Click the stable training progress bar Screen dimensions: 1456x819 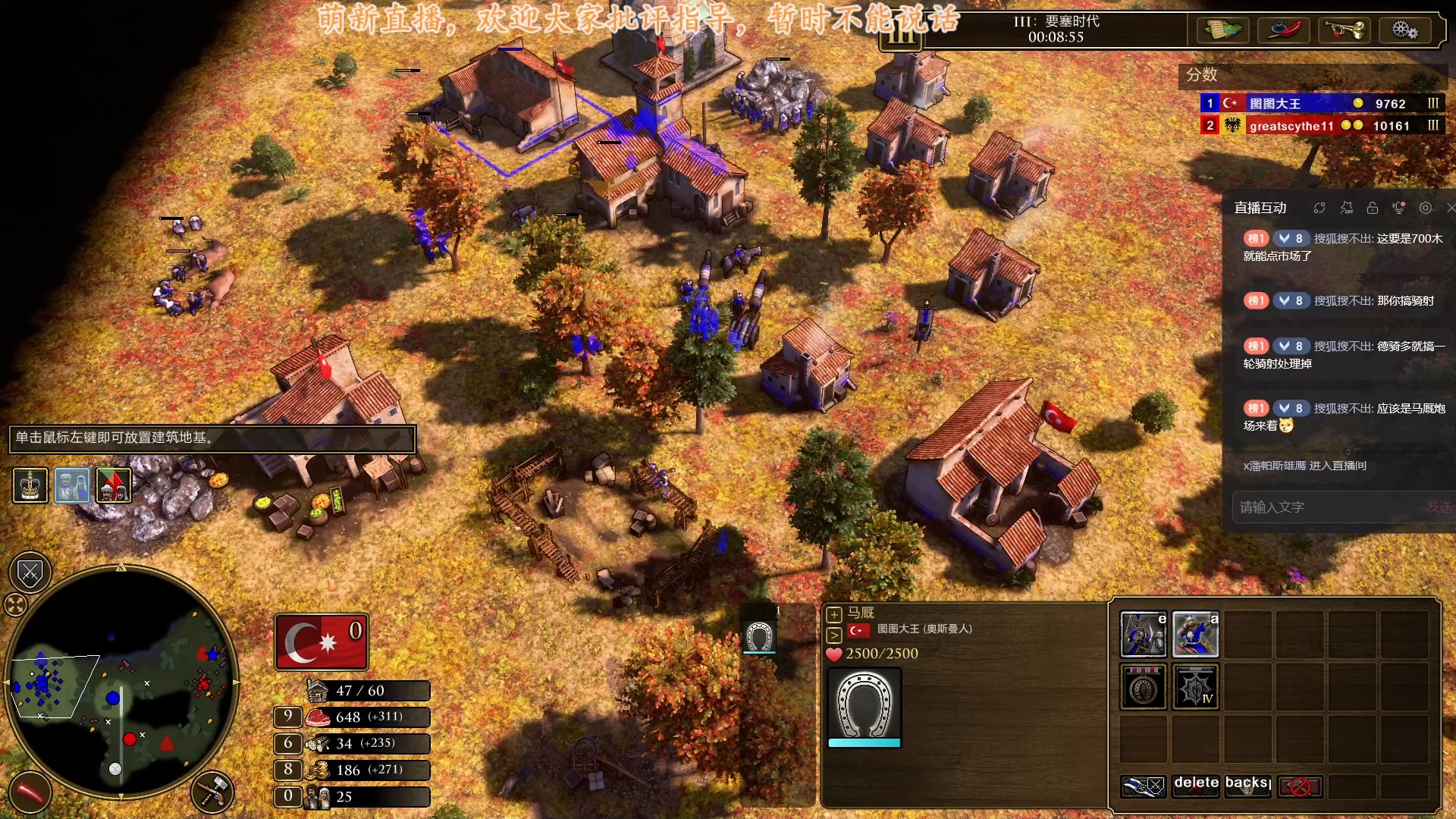point(864,743)
